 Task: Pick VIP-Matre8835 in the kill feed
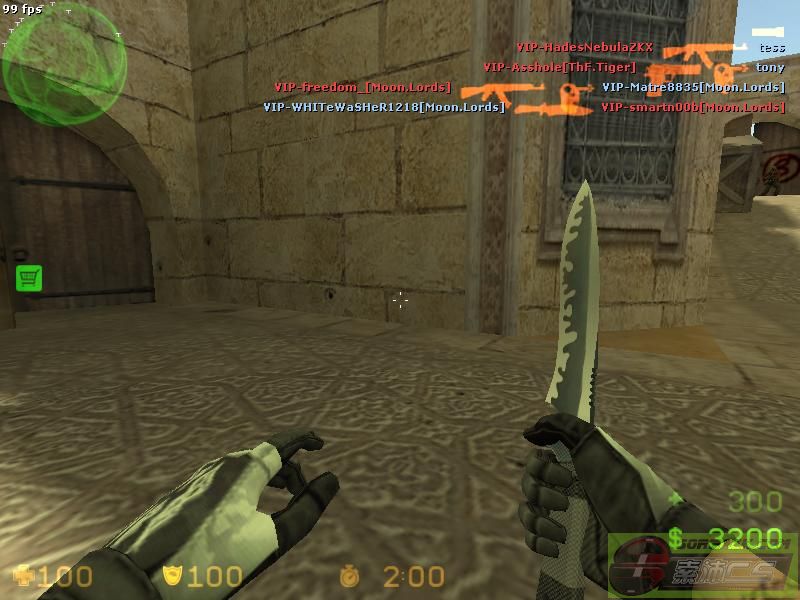(692, 87)
